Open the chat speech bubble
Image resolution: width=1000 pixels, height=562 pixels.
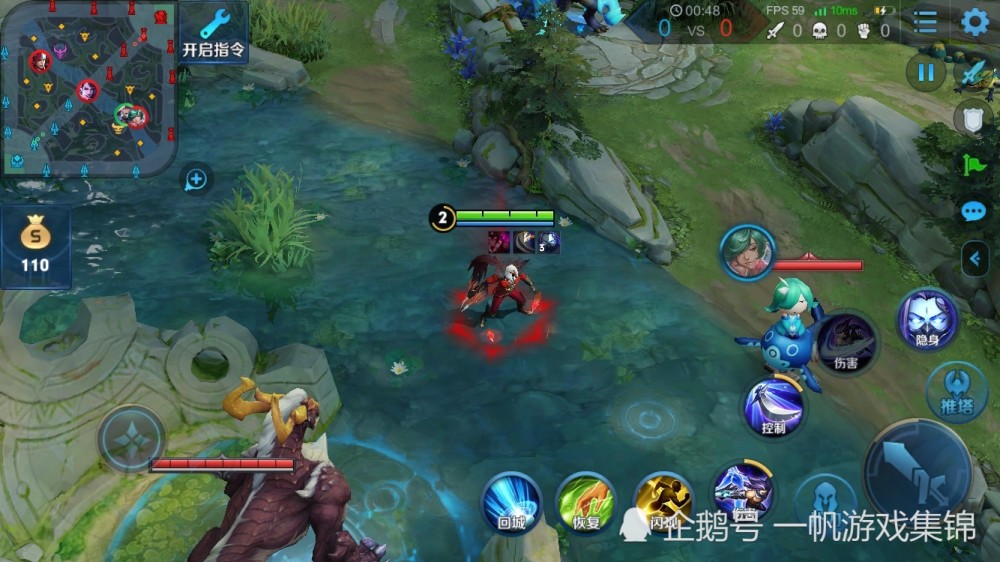pos(973,212)
